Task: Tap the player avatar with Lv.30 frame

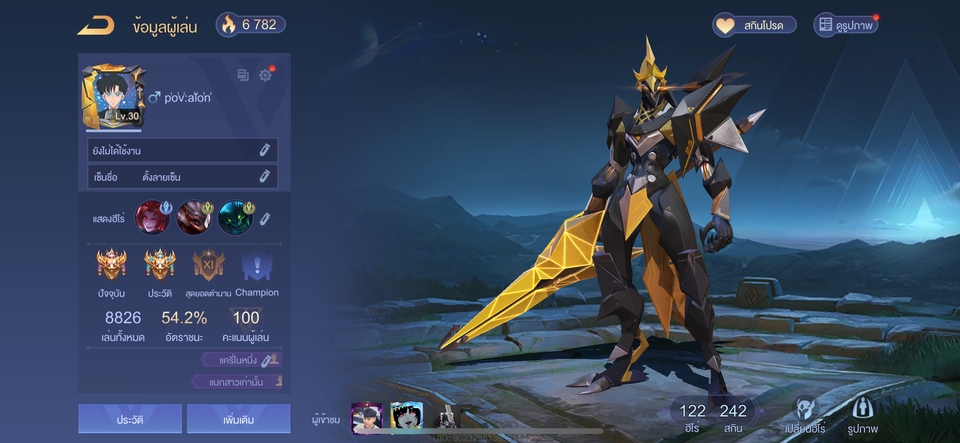Action: pos(113,98)
